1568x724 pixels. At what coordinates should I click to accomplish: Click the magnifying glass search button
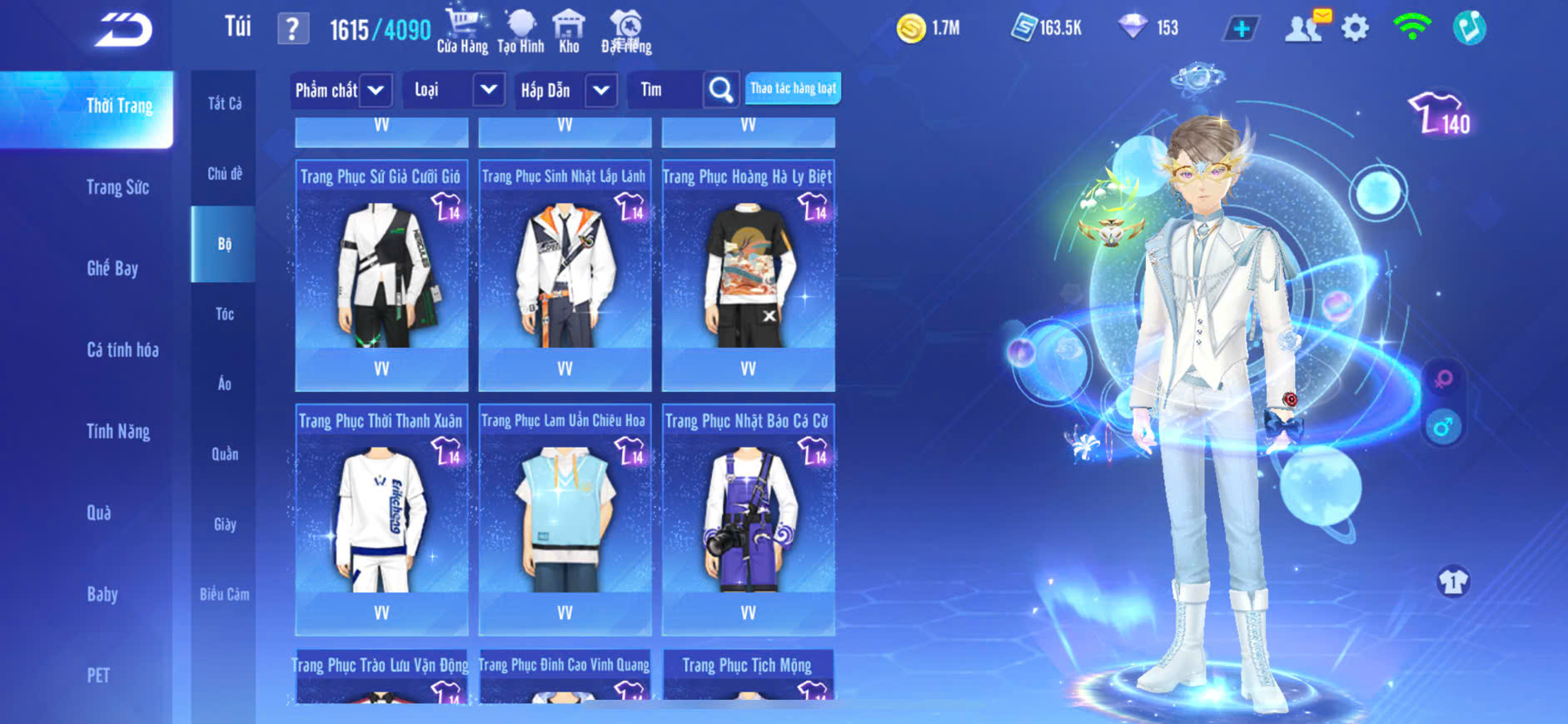[x=721, y=90]
